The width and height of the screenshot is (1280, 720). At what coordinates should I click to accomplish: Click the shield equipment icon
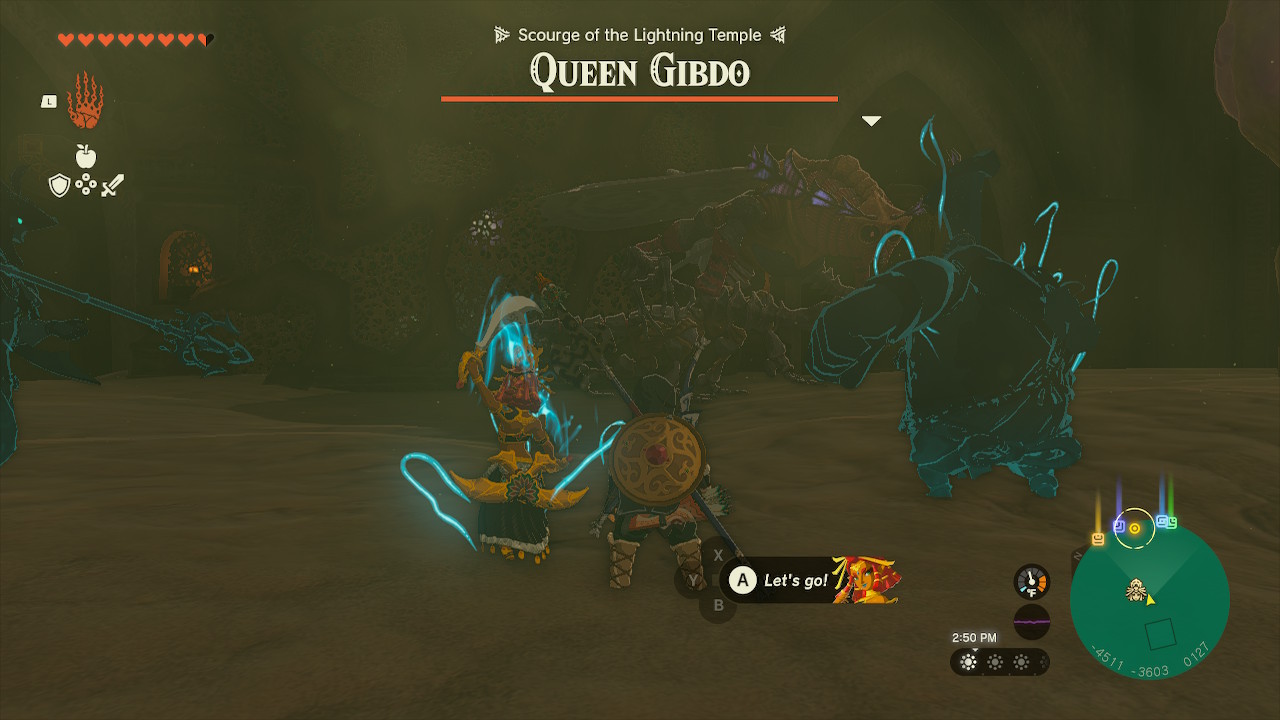(60, 184)
